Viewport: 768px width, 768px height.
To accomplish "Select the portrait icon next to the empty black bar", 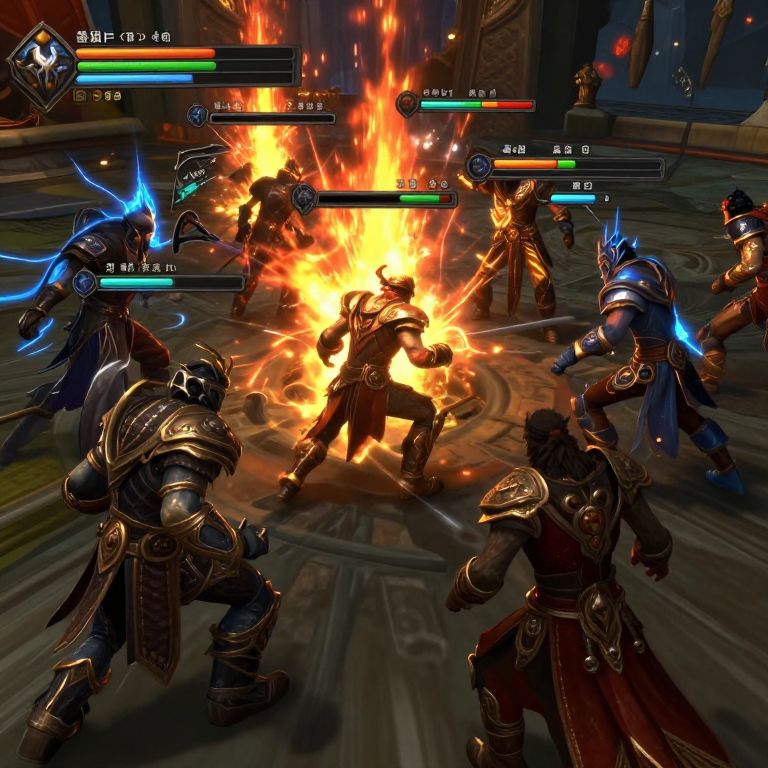I will point(198,116).
